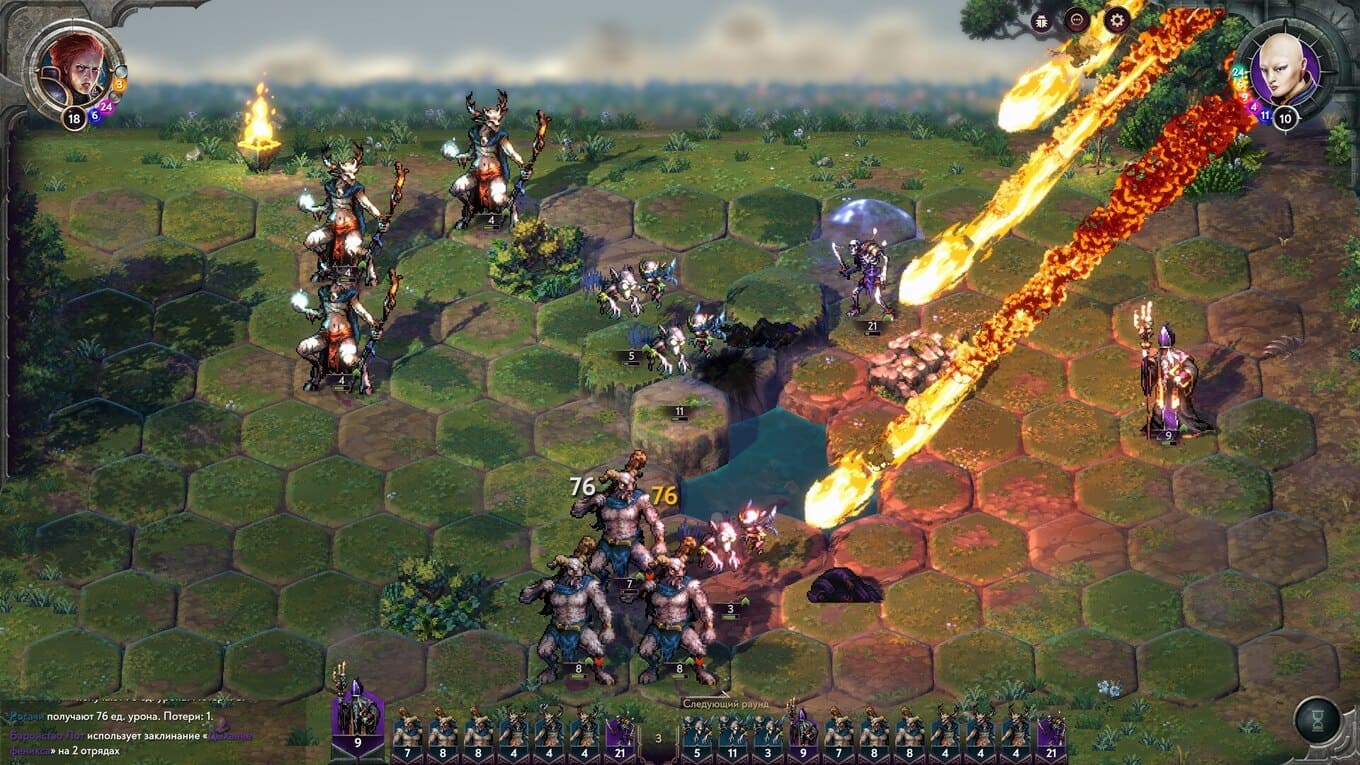The image size is (1360, 765).
Task: Choose the turn queue card numbered 5
Action: (697, 734)
